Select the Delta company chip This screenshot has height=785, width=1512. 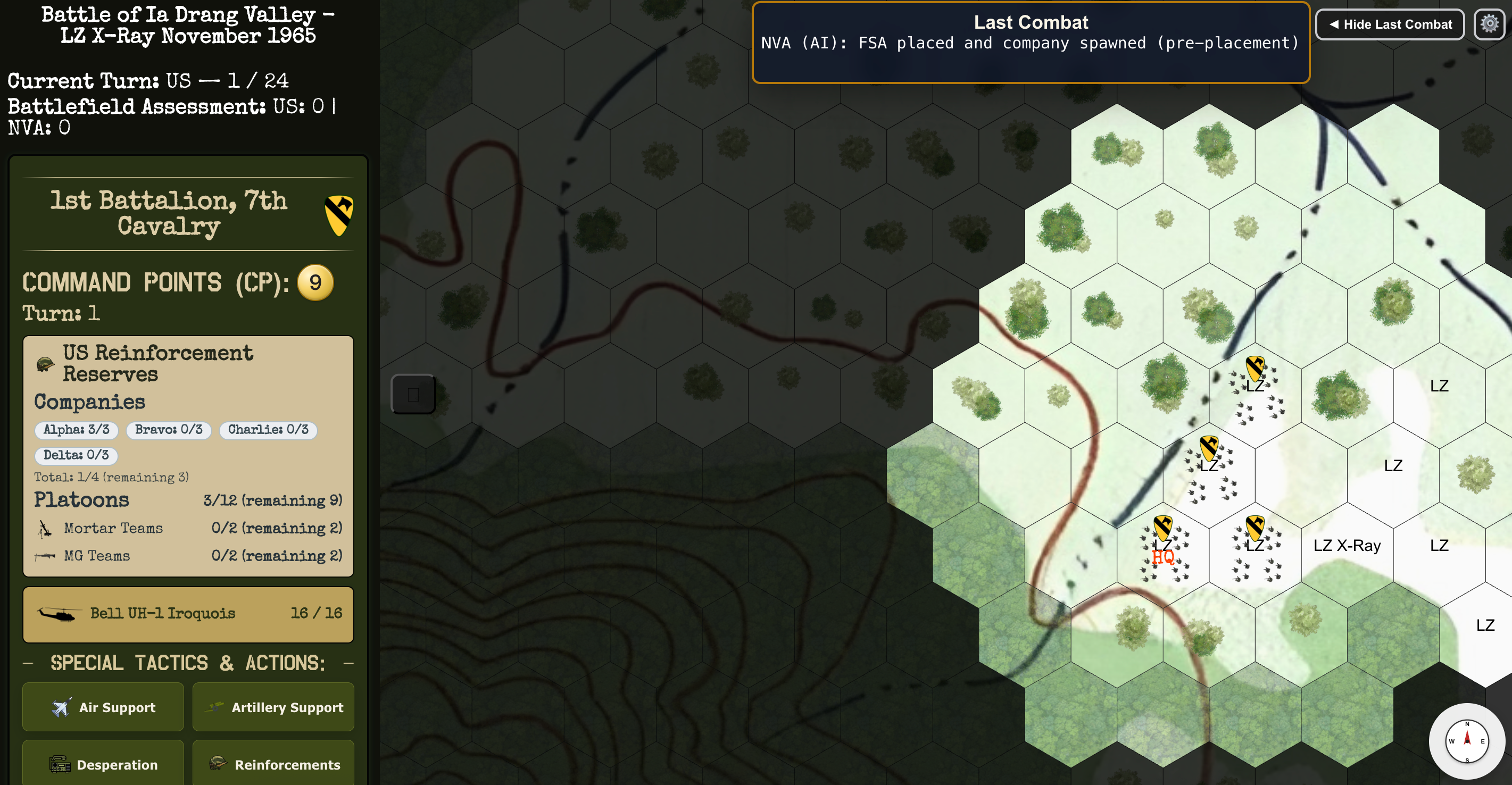[76, 455]
